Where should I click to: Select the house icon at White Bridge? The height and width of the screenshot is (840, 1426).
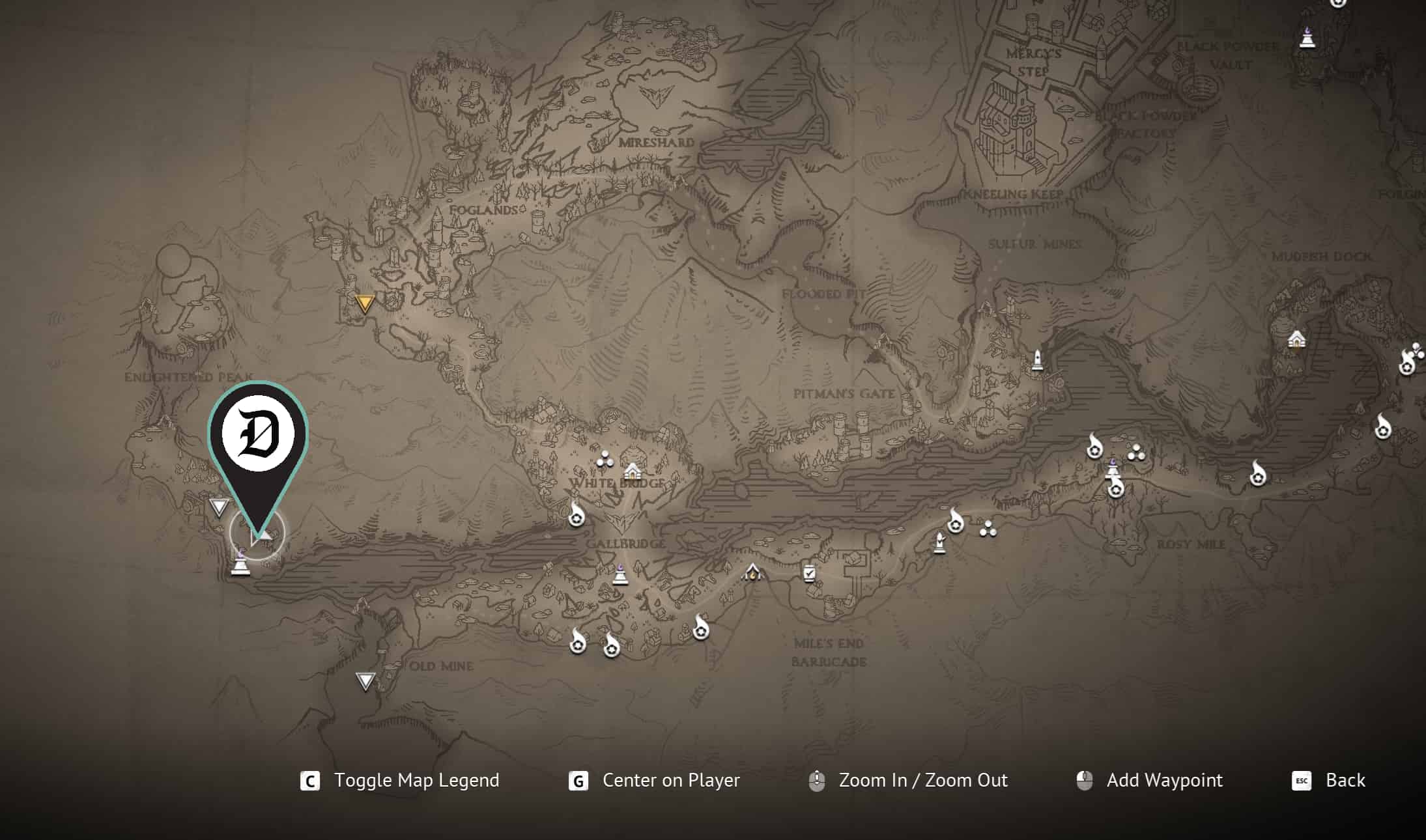point(632,471)
